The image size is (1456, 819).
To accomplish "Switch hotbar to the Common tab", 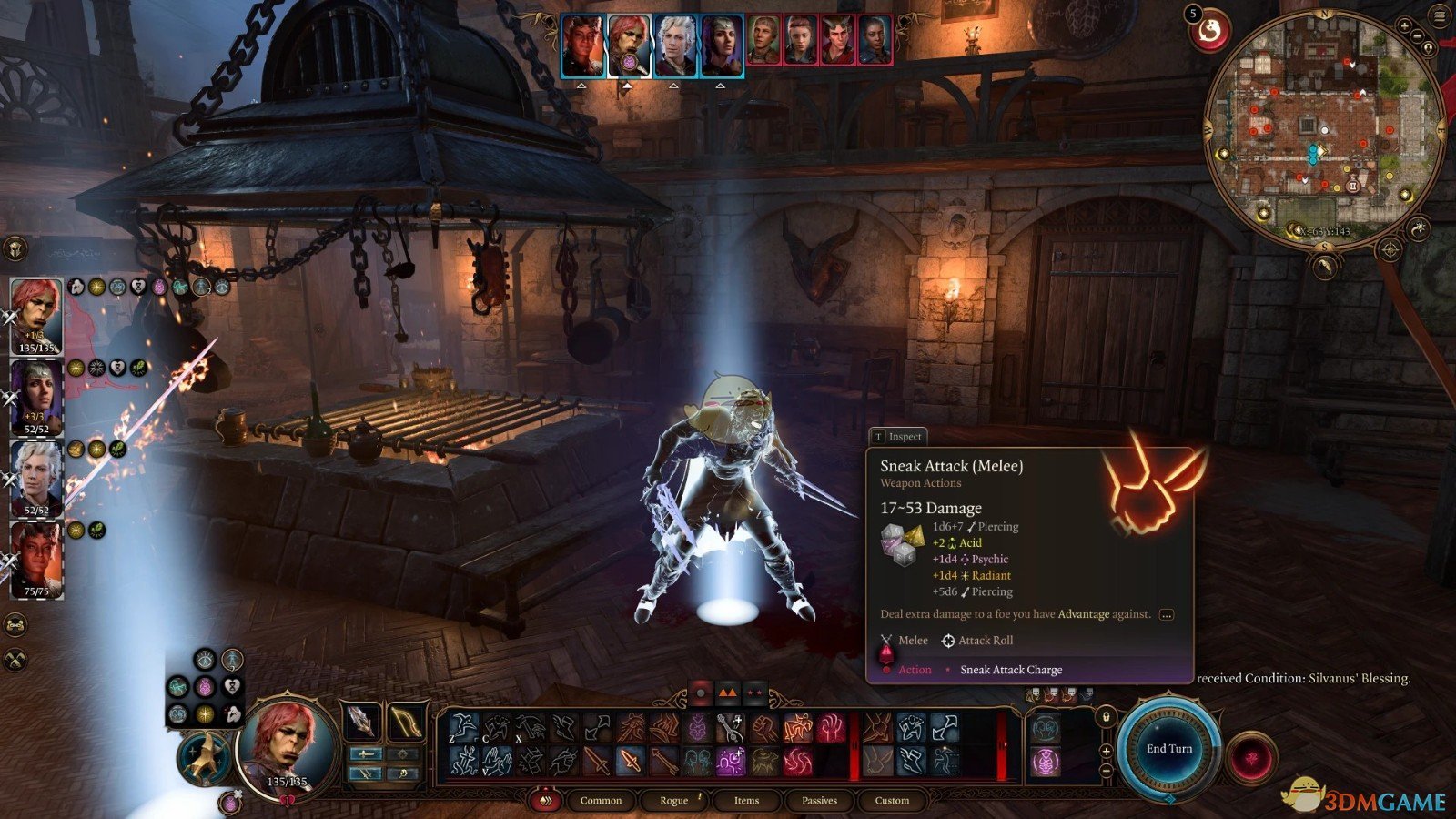I will [601, 801].
